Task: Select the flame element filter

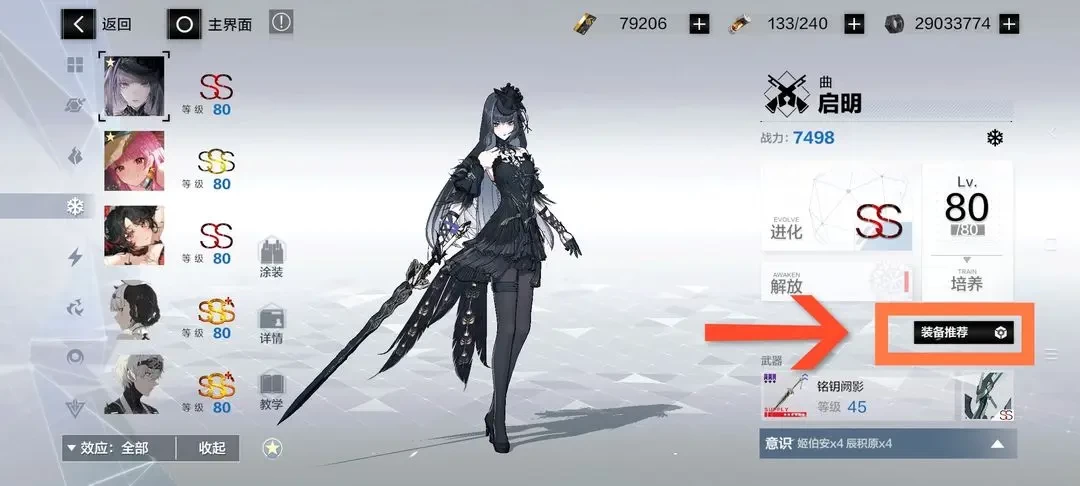Action: point(75,157)
